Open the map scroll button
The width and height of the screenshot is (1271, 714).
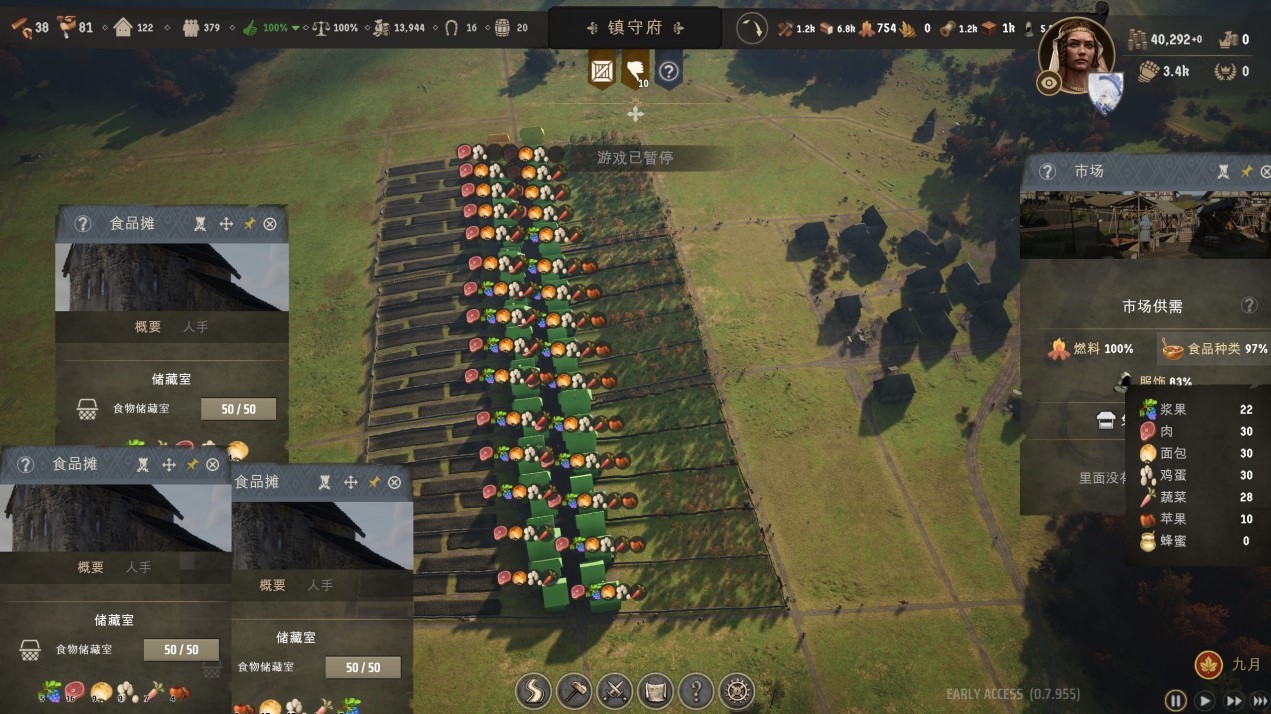(x=655, y=690)
